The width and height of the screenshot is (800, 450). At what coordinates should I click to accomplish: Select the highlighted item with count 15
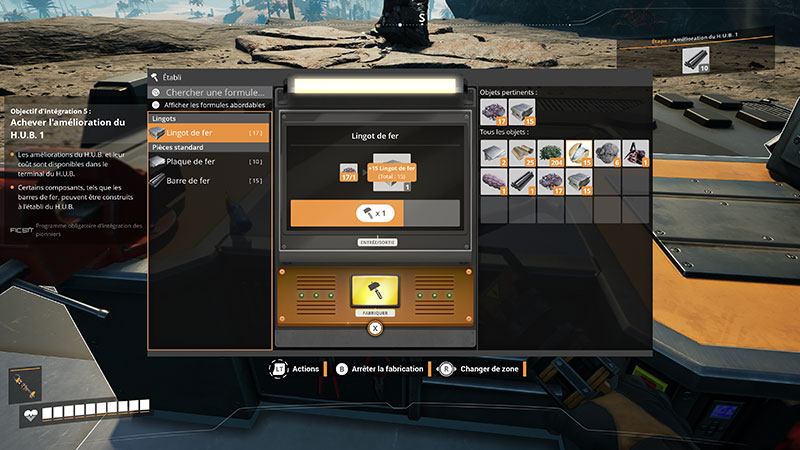coord(580,152)
